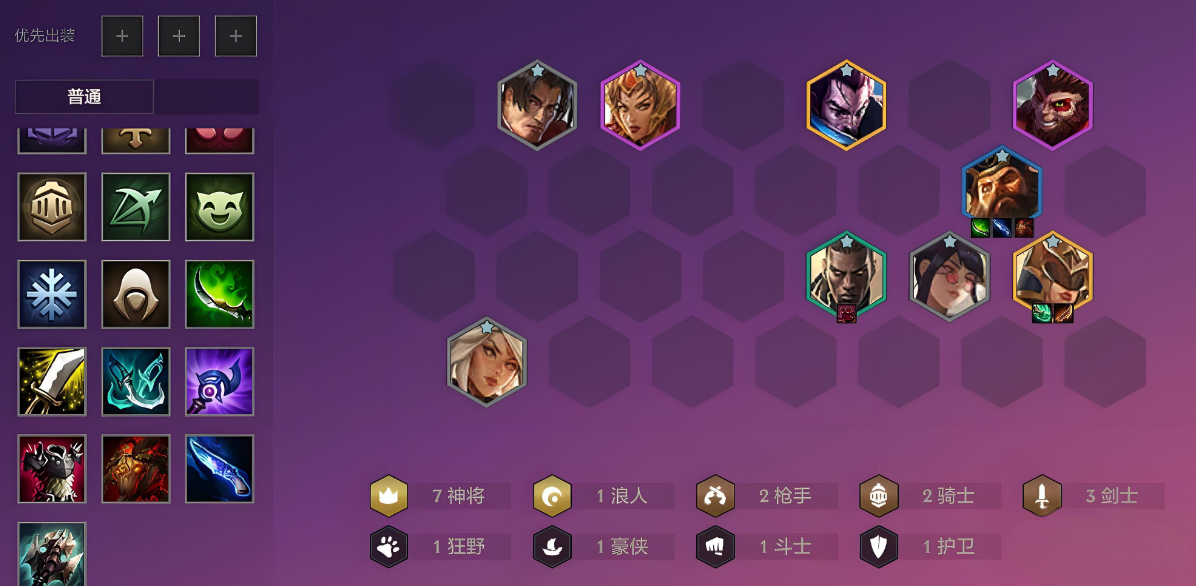Open the 3 剑士 trait entry
Viewport: 1196px width, 586px height.
click(x=1095, y=496)
